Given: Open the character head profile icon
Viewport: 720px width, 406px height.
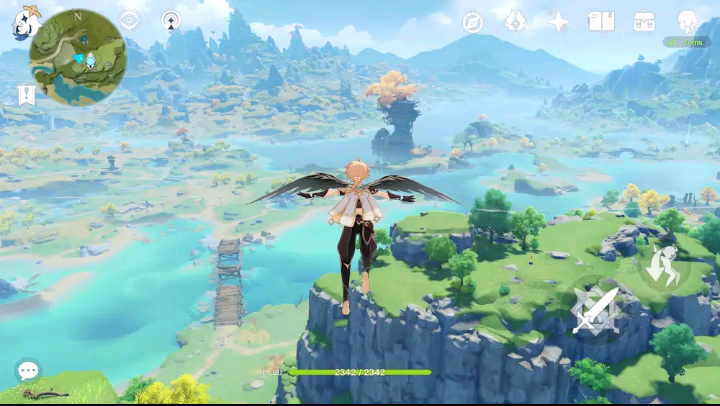Looking at the screenshot, I should [x=687, y=21].
